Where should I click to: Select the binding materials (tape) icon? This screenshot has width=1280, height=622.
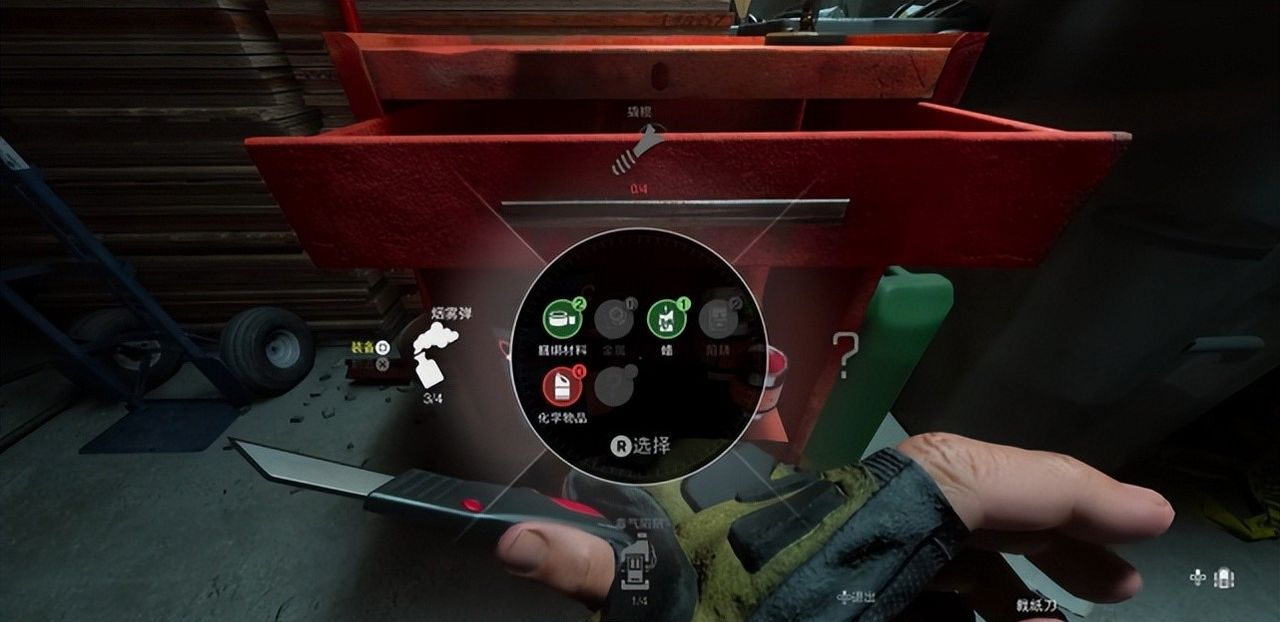(x=562, y=319)
